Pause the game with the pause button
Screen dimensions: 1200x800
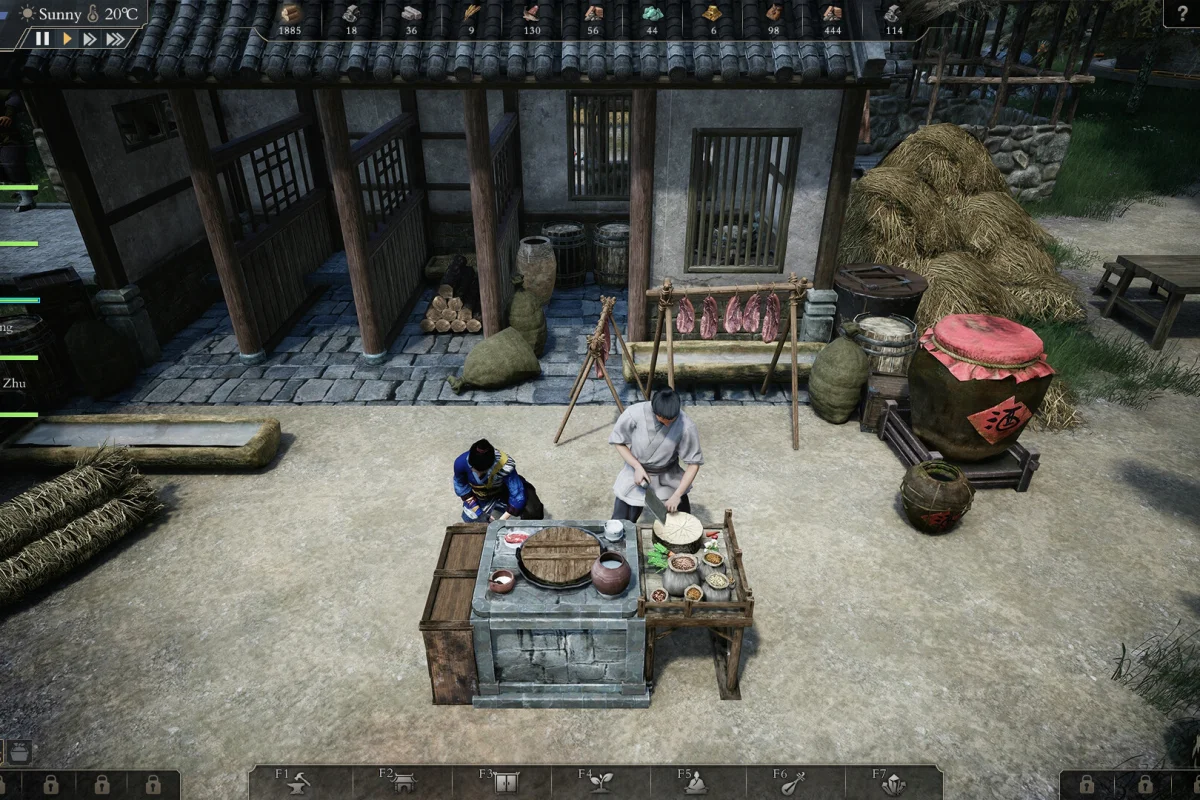42,39
